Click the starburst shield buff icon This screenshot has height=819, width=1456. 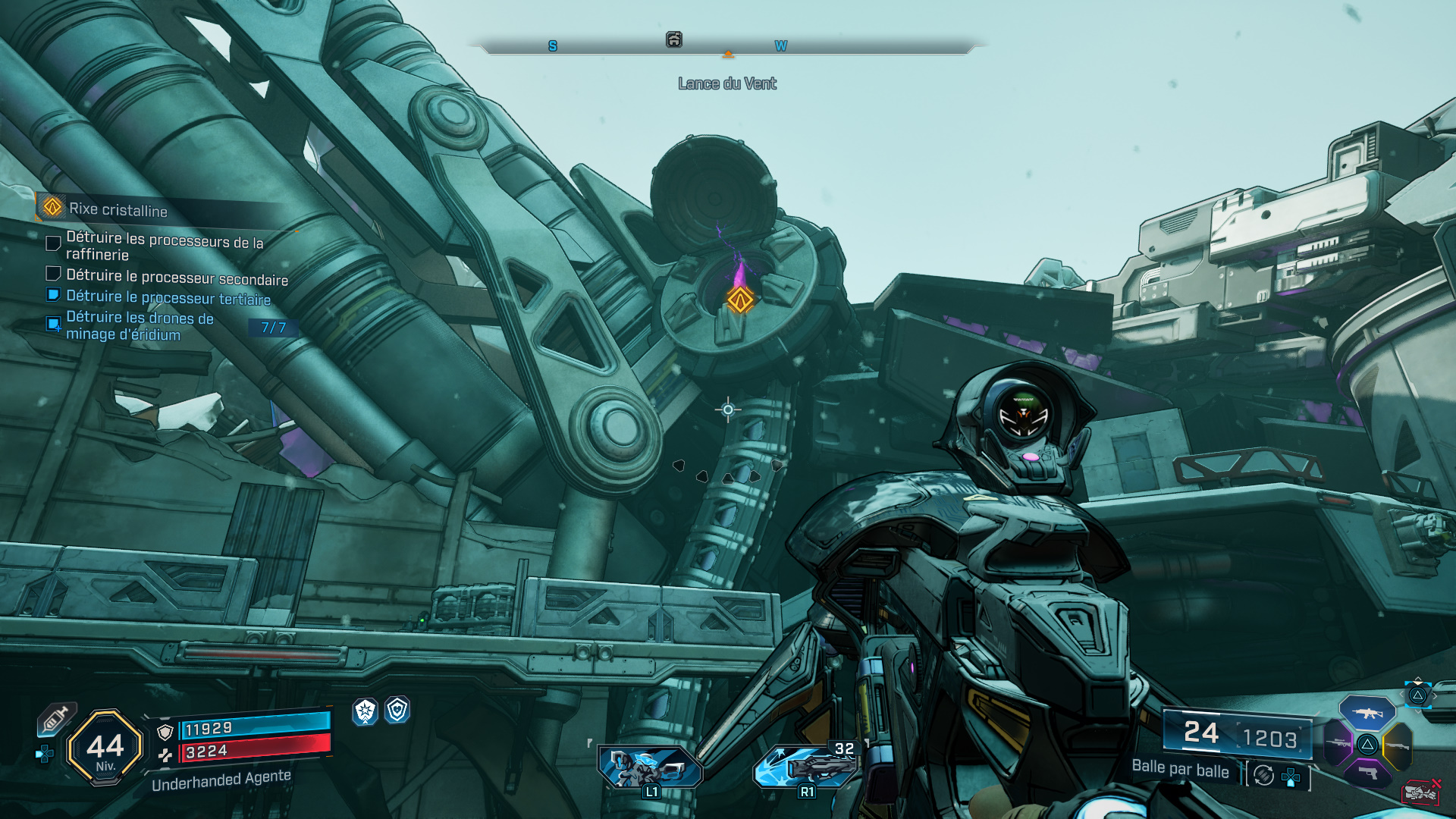pyautogui.click(x=366, y=711)
